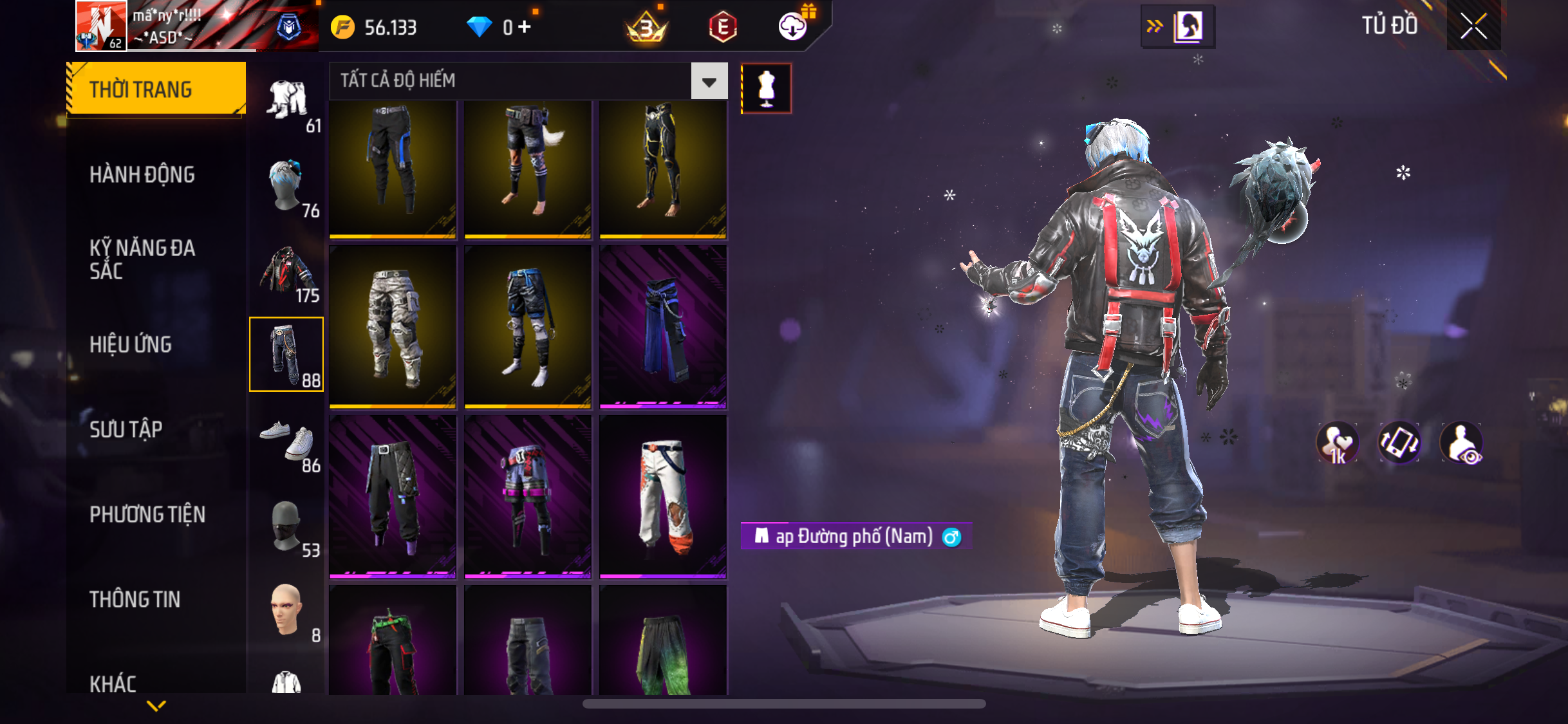
Task: Equip the white pants with orange cuffs
Action: [x=663, y=497]
